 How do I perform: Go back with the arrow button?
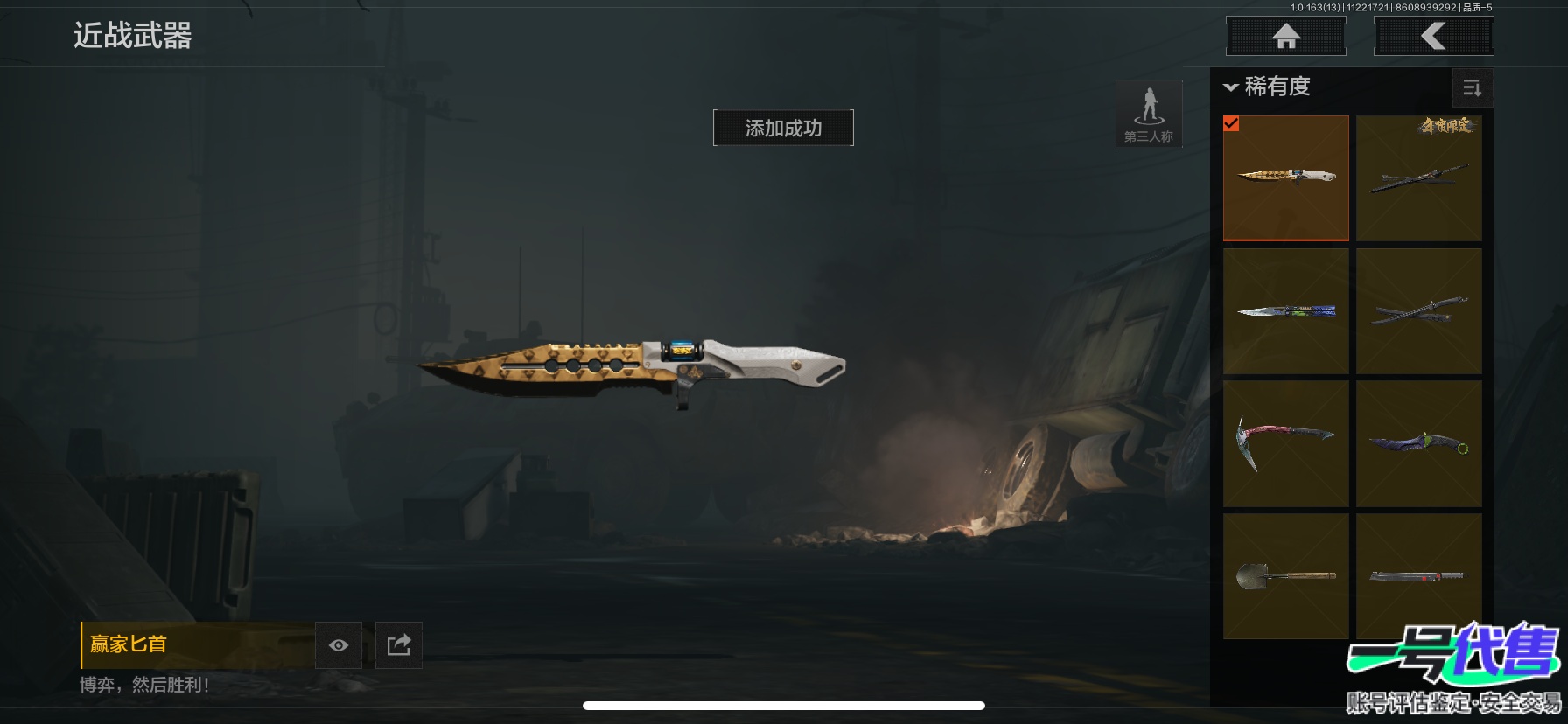click(x=1433, y=37)
